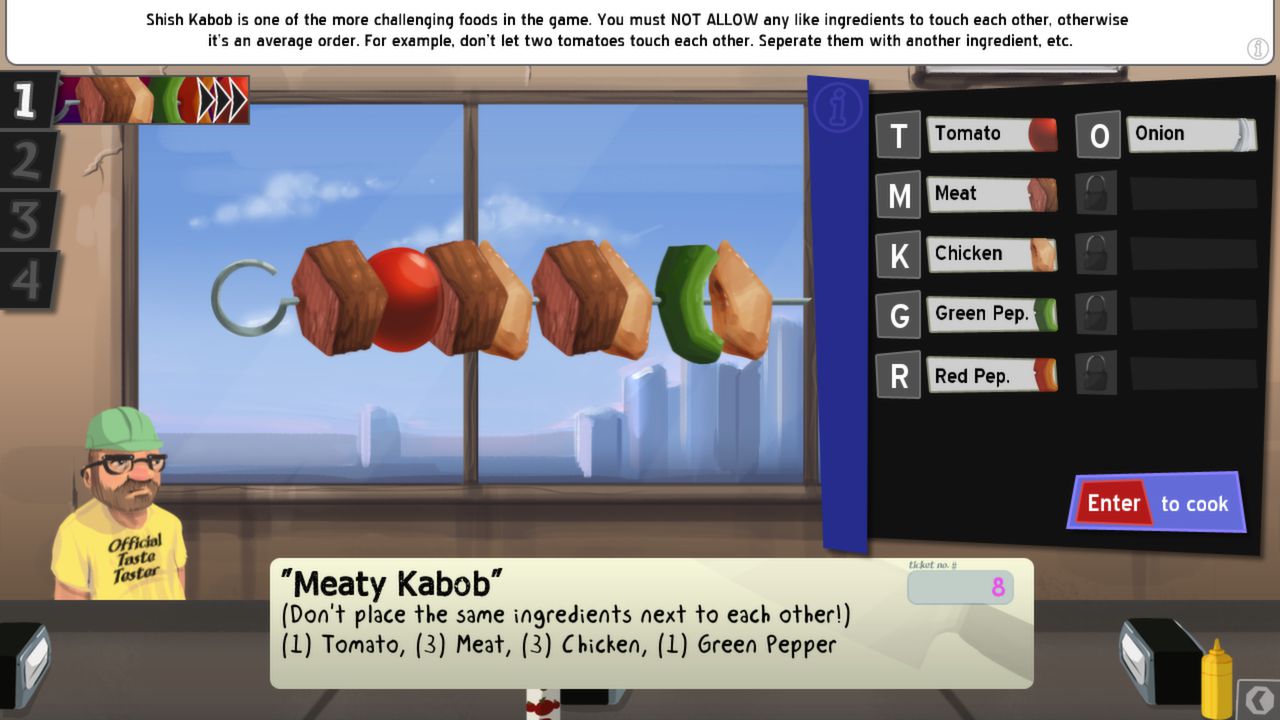This screenshot has width=1280, height=720.
Task: Select the Meat ingredient icon
Action: pos(992,193)
